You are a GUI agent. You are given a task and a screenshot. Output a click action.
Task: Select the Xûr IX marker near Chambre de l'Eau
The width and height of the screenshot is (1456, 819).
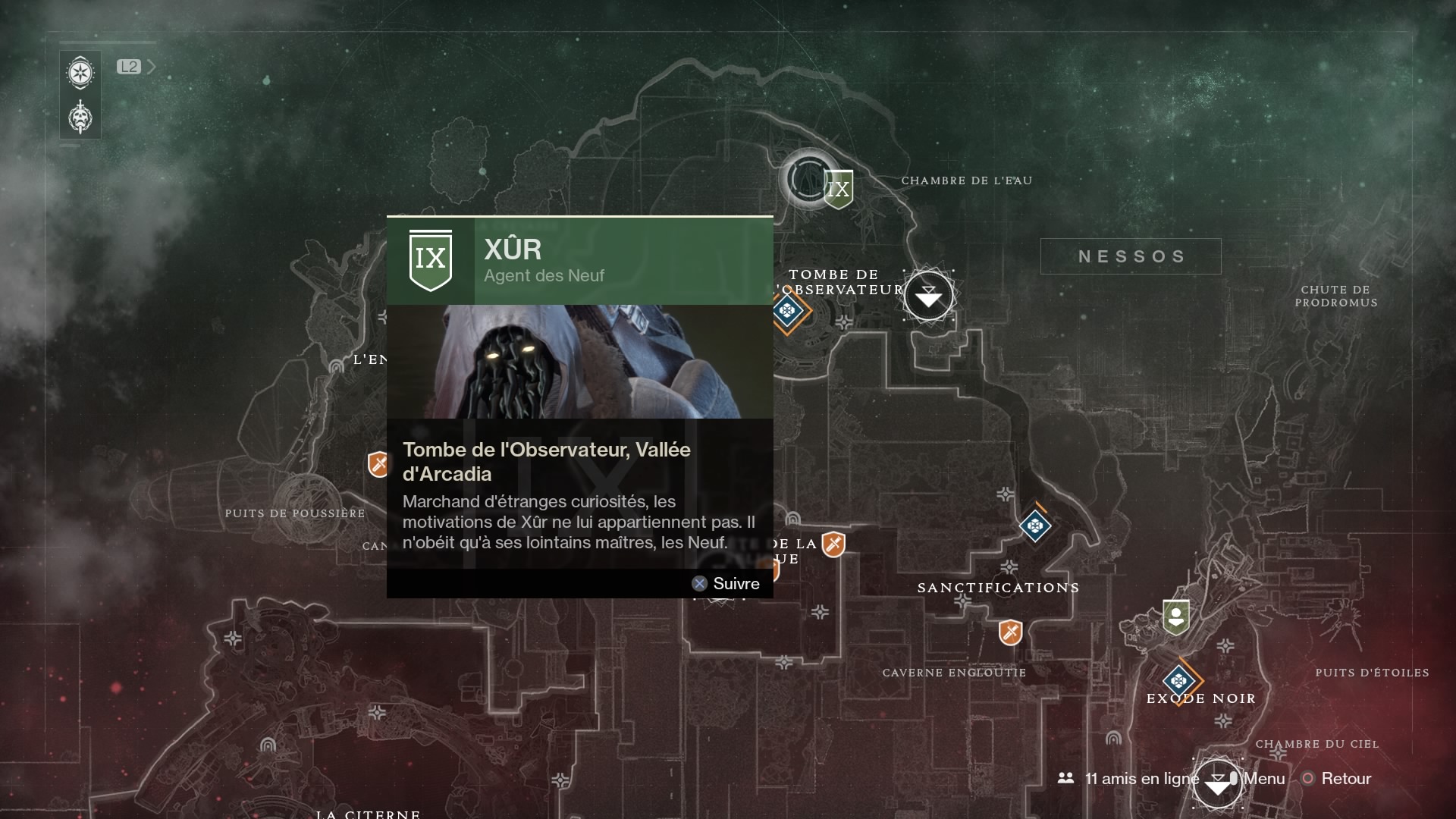(838, 189)
